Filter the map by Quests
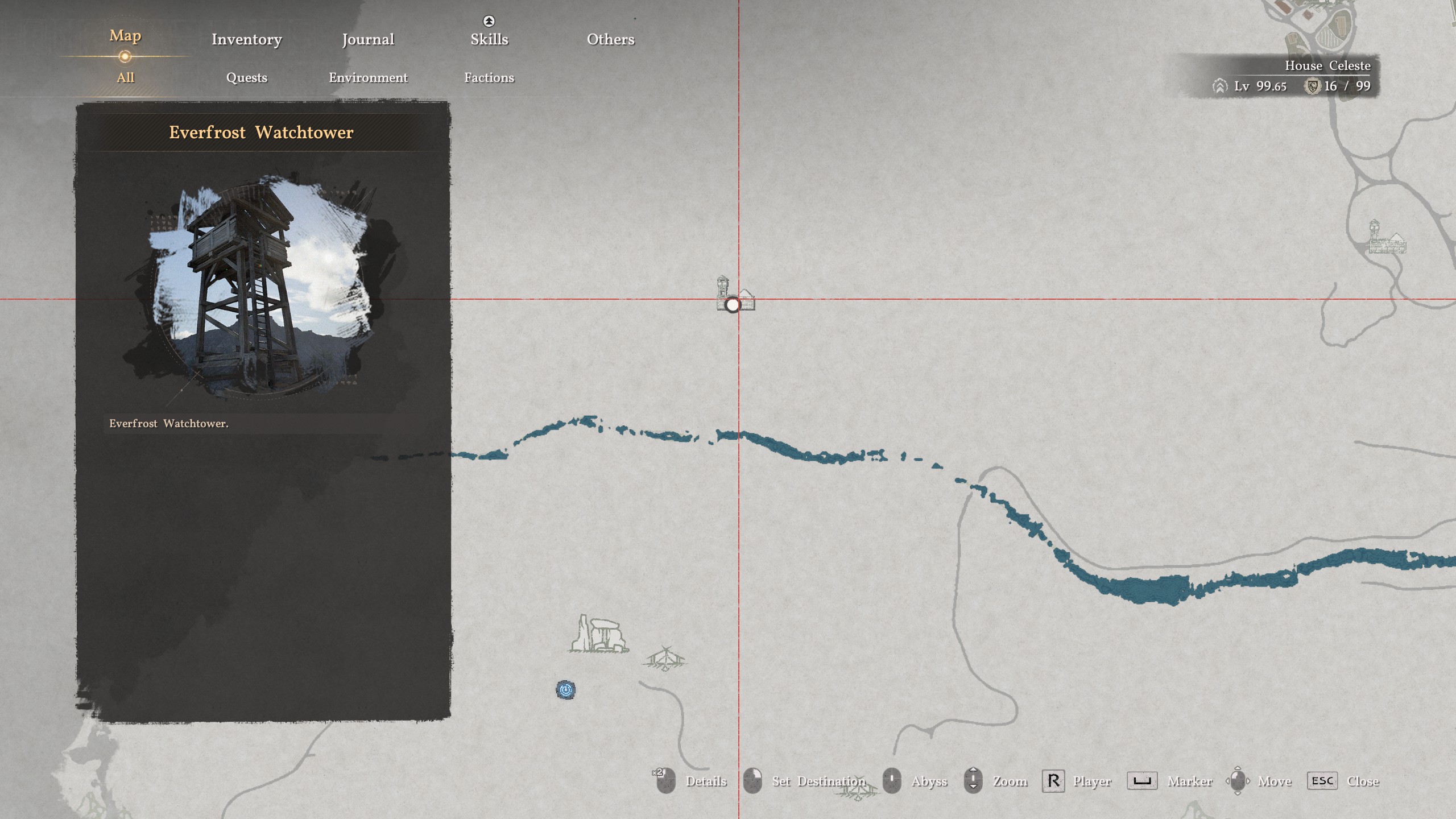This screenshot has width=1456, height=819. pos(246,77)
